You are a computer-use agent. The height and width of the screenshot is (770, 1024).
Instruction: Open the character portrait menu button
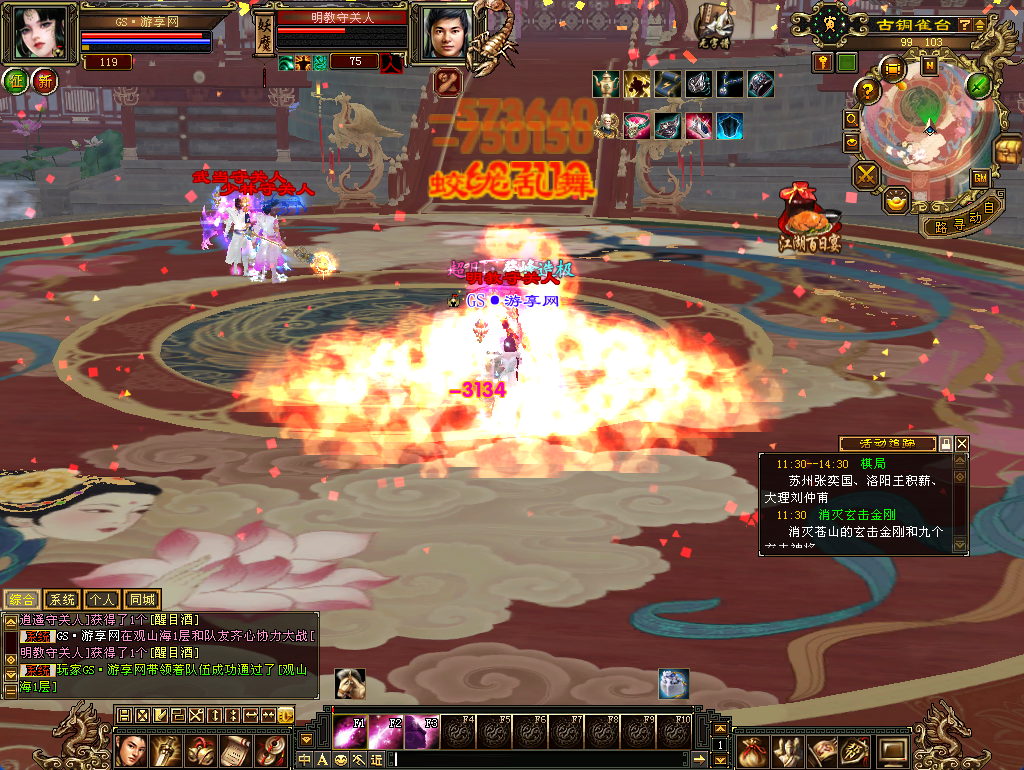point(130,750)
